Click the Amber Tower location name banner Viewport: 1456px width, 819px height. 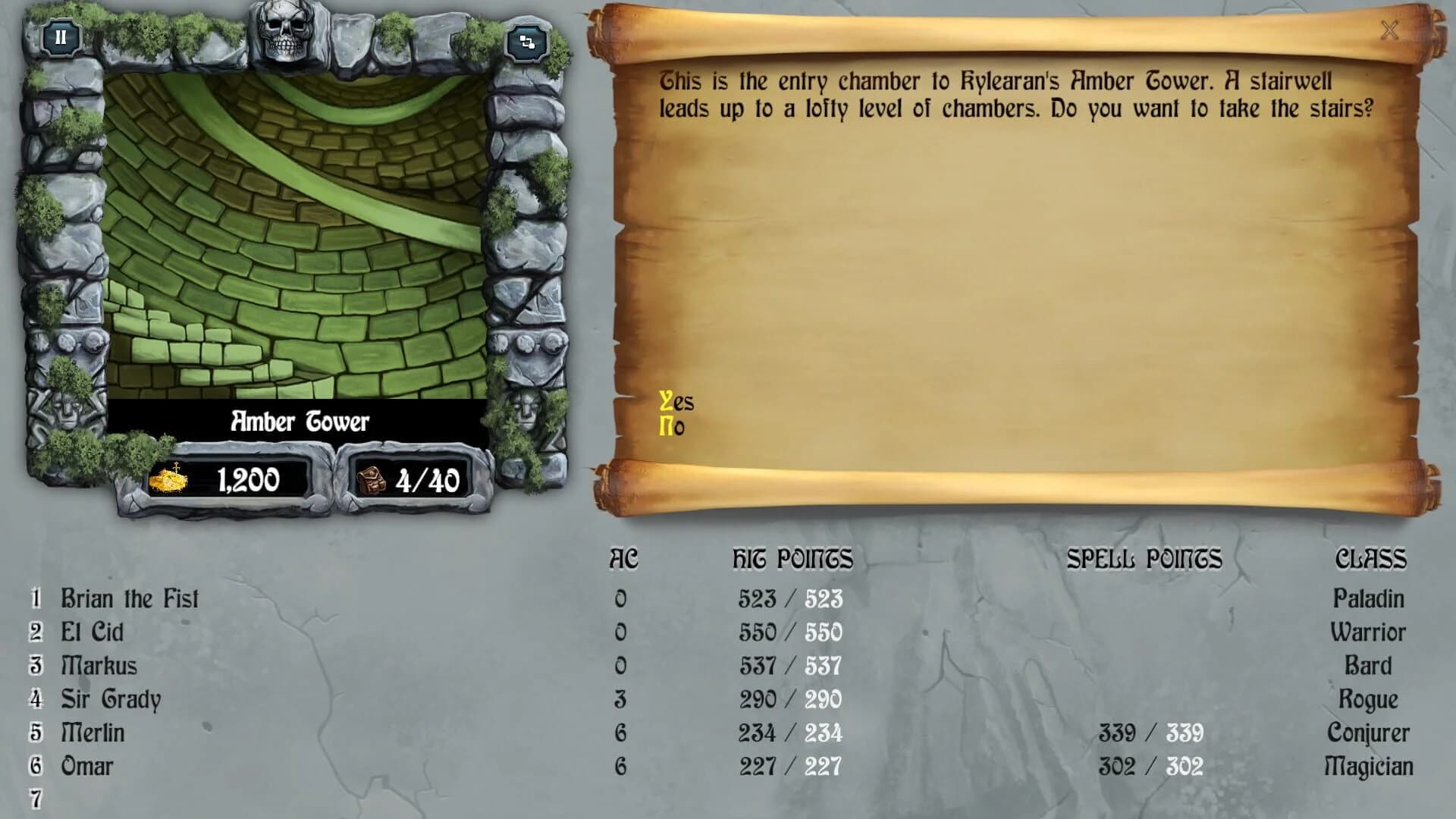[300, 422]
